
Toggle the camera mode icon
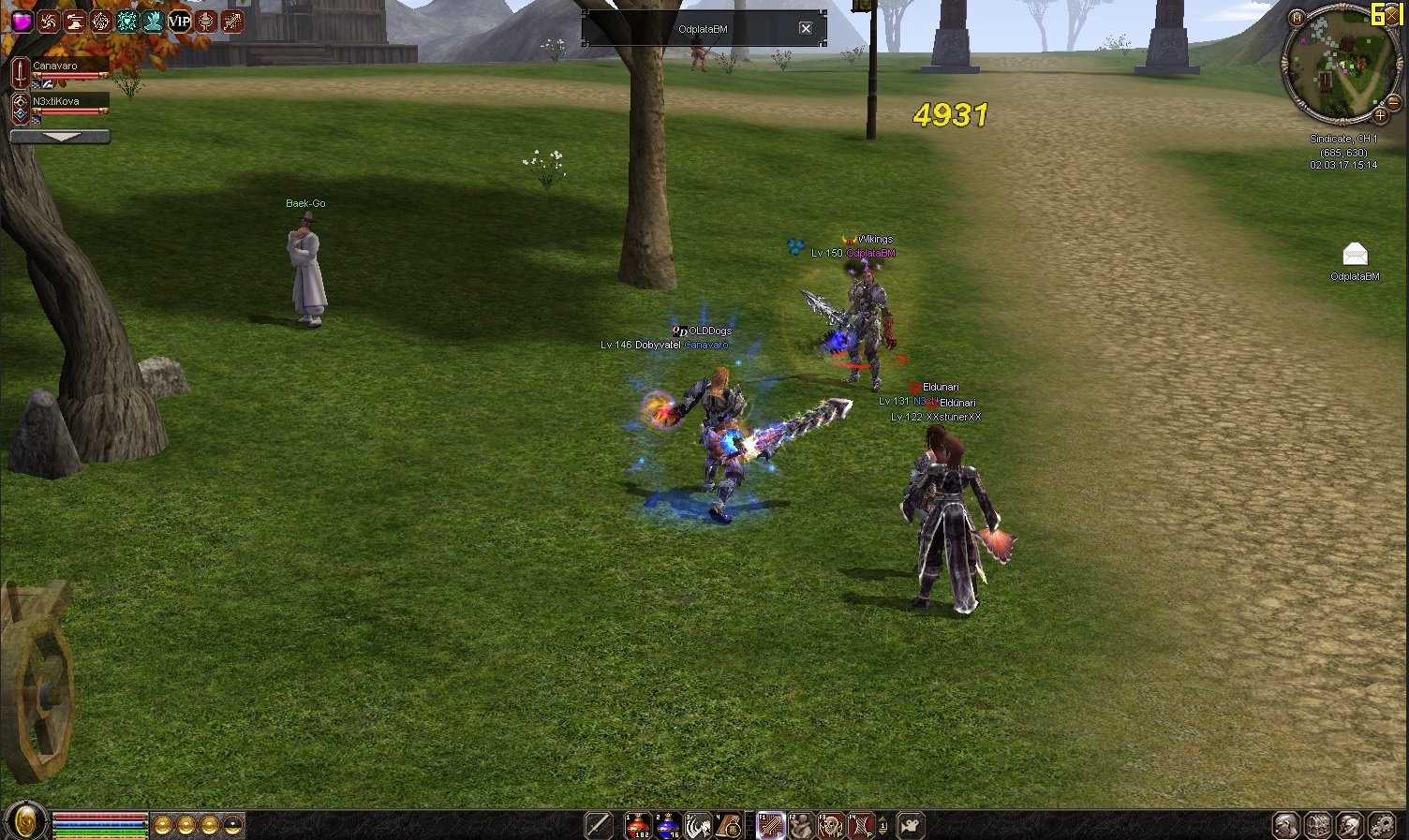tap(910, 825)
